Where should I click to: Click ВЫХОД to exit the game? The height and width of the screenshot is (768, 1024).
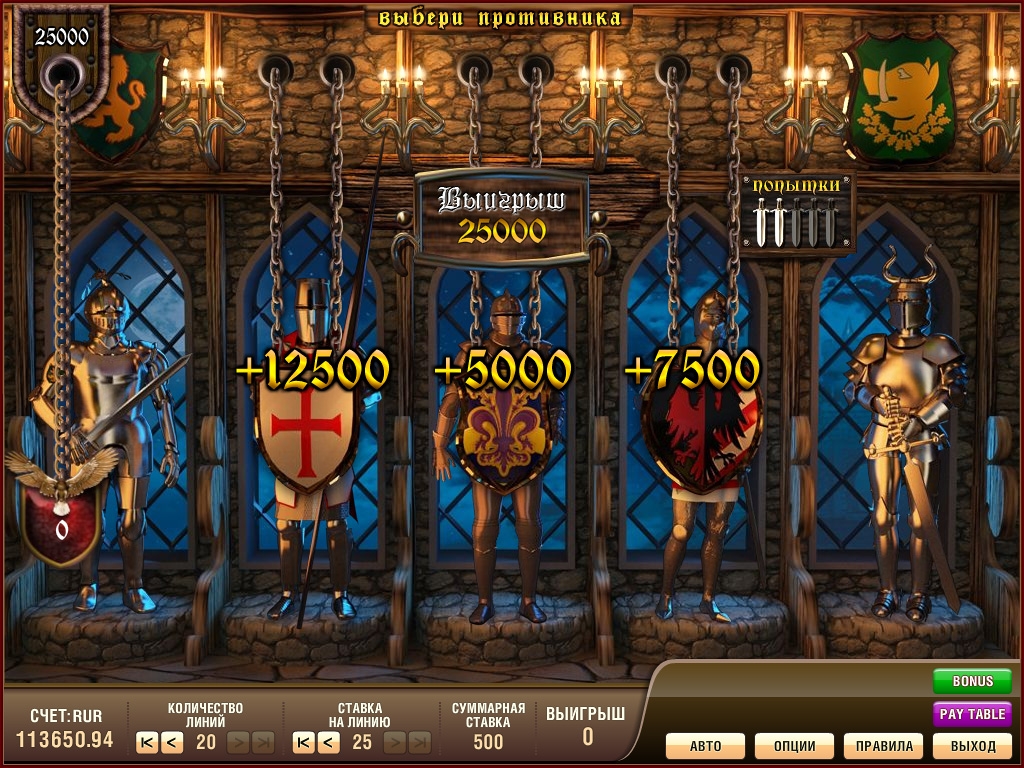pos(972,746)
